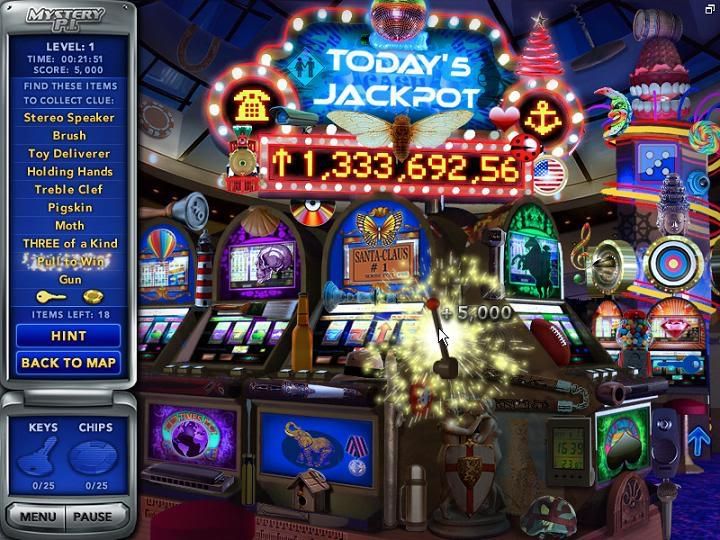Pause the game
Image resolution: width=720 pixels, height=540 pixels.
tap(96, 517)
